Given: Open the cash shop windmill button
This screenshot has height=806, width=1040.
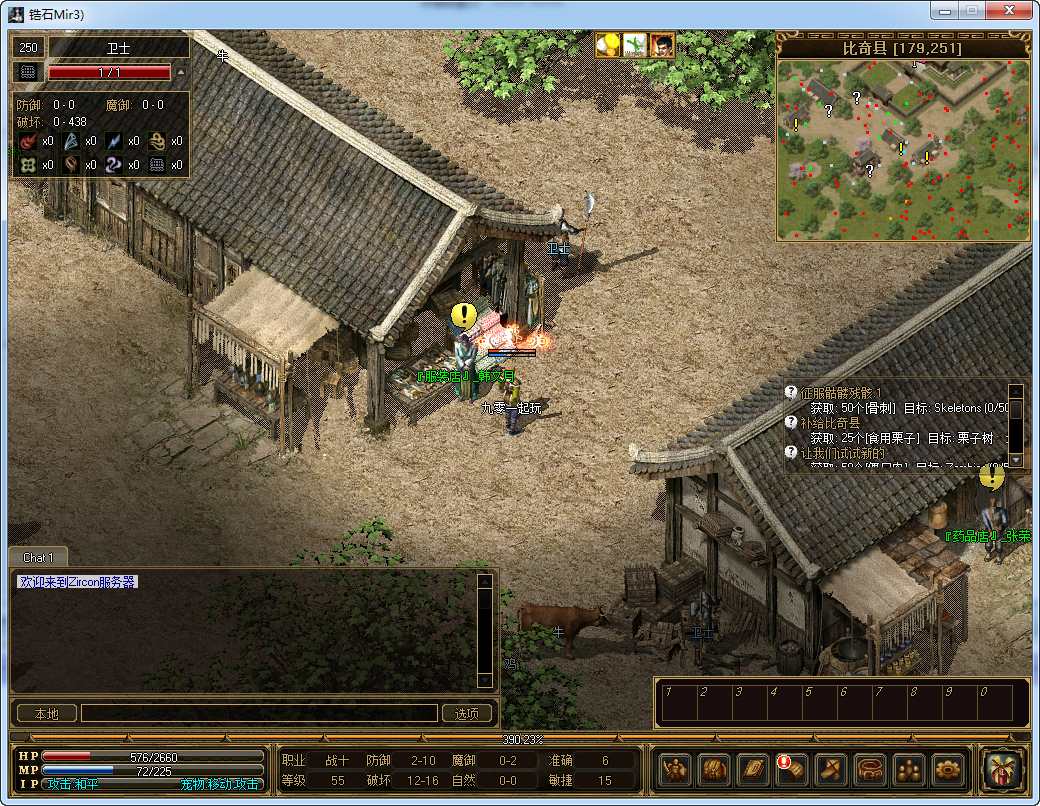Looking at the screenshot, I should tap(1003, 769).
